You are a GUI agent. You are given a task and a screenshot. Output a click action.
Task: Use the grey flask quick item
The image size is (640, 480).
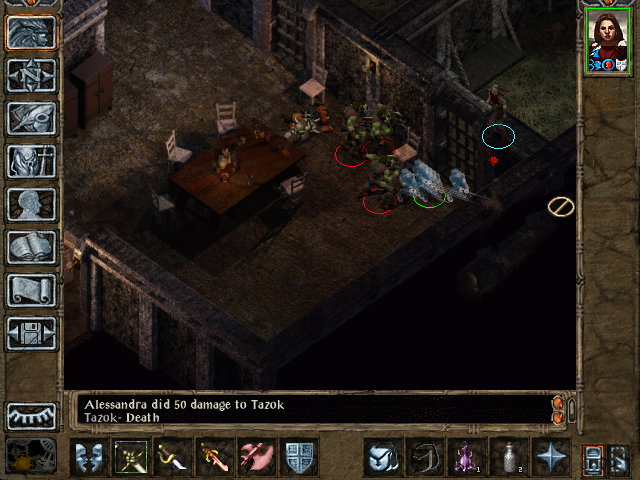(x=509, y=457)
